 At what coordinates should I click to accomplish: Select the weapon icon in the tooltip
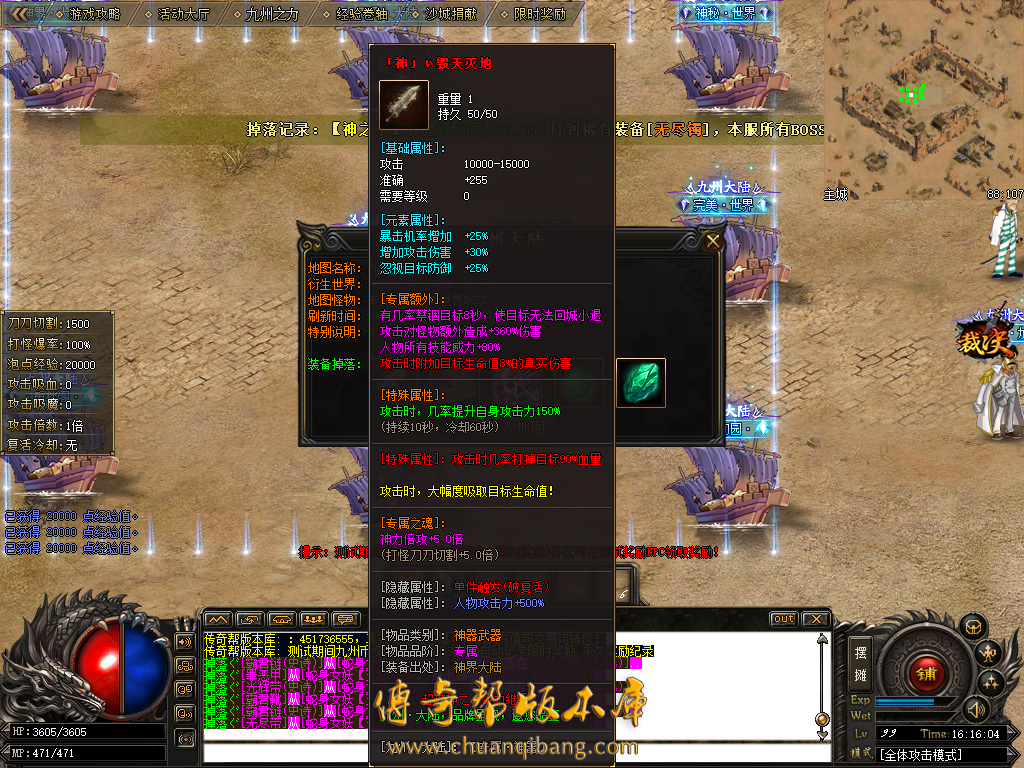404,105
